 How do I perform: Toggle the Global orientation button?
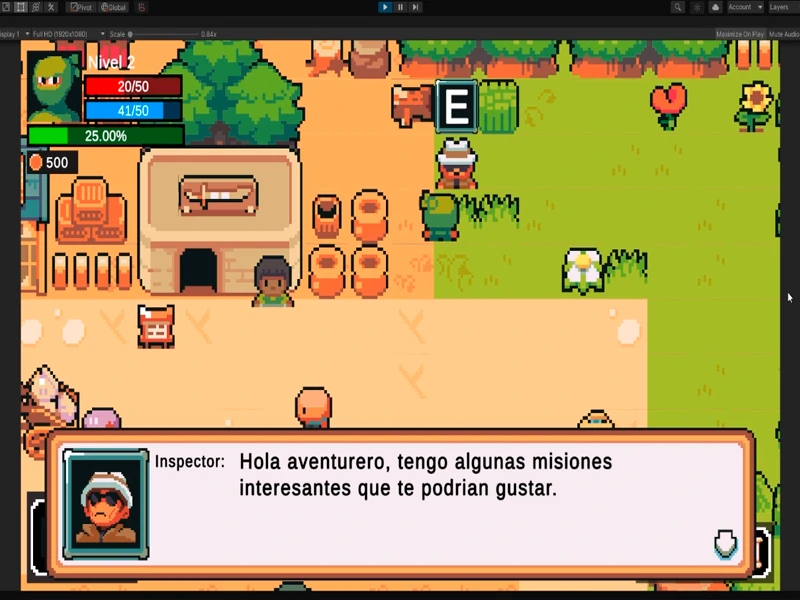pos(113,7)
